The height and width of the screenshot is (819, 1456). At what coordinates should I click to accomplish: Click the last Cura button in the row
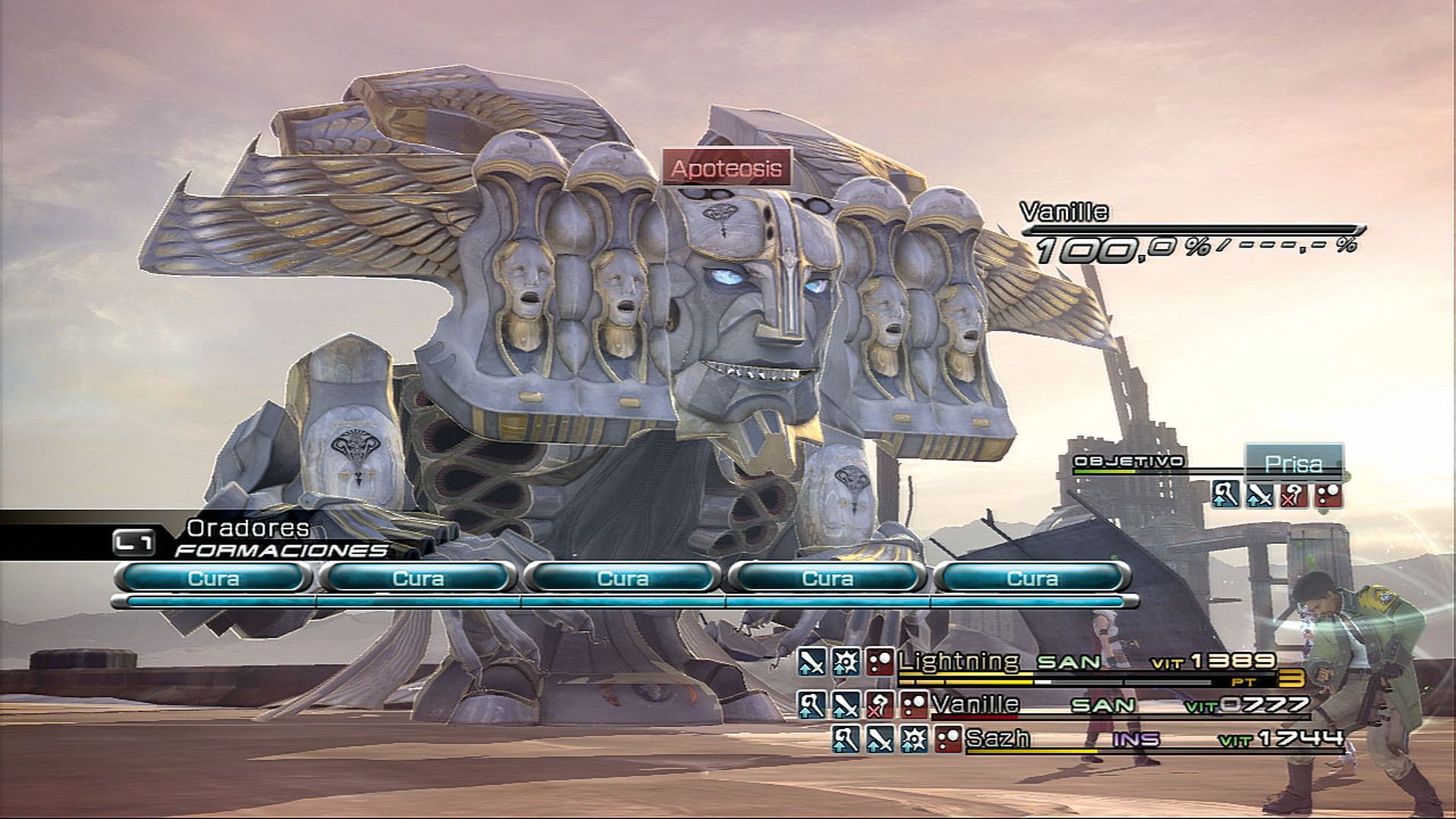pos(1031,579)
